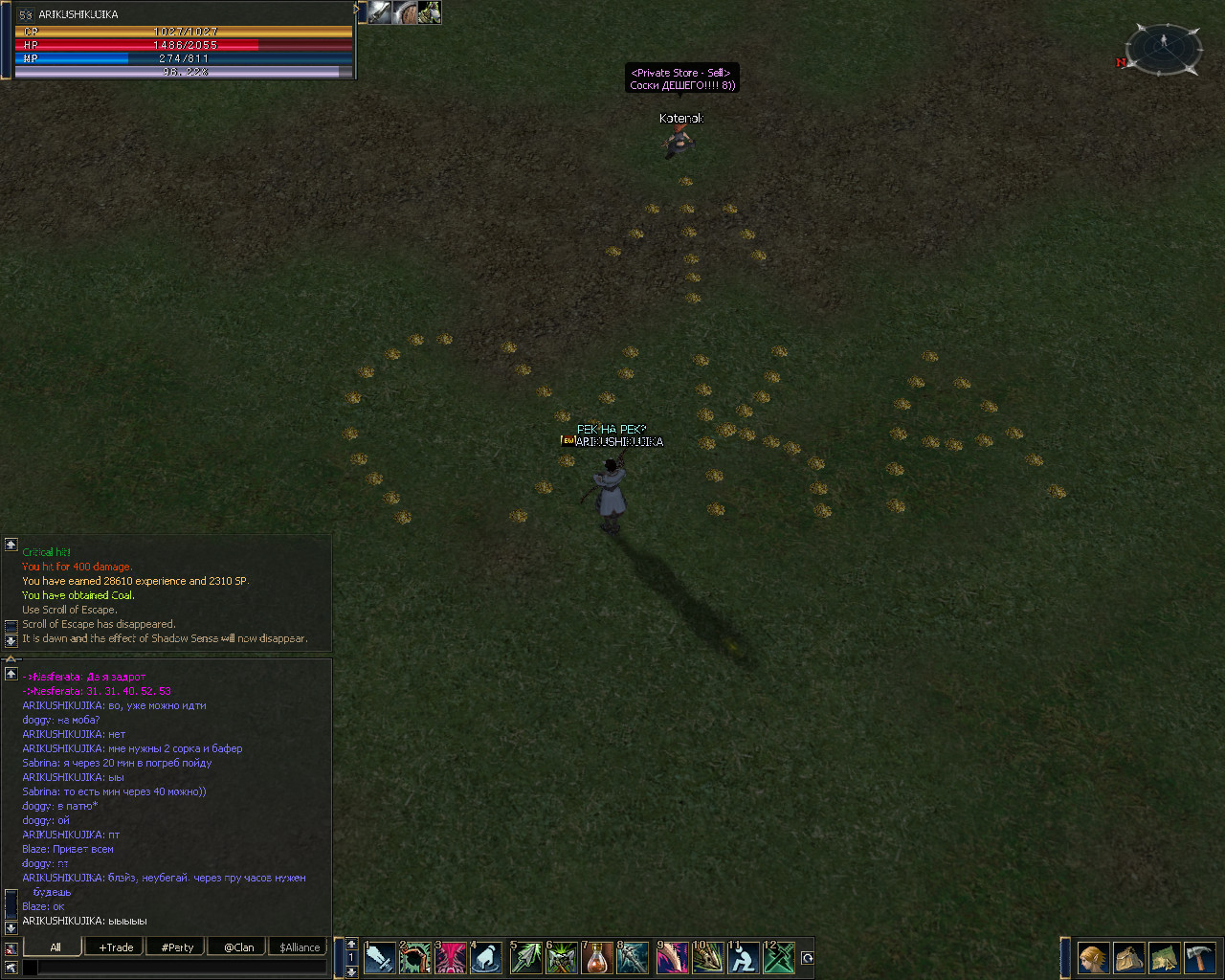
Task: Open the character status elf head icon
Action: (1094, 958)
